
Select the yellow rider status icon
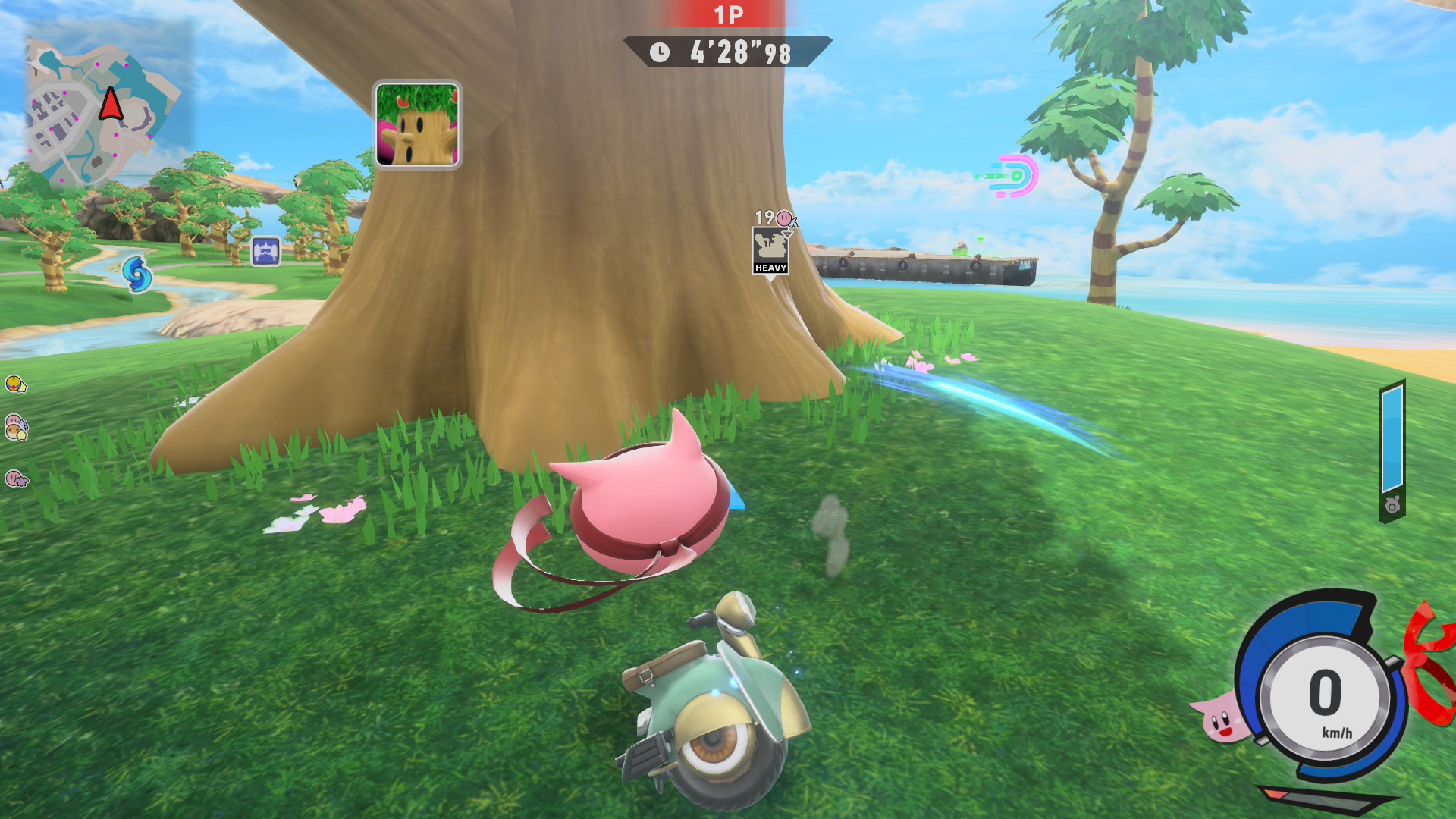point(16,384)
